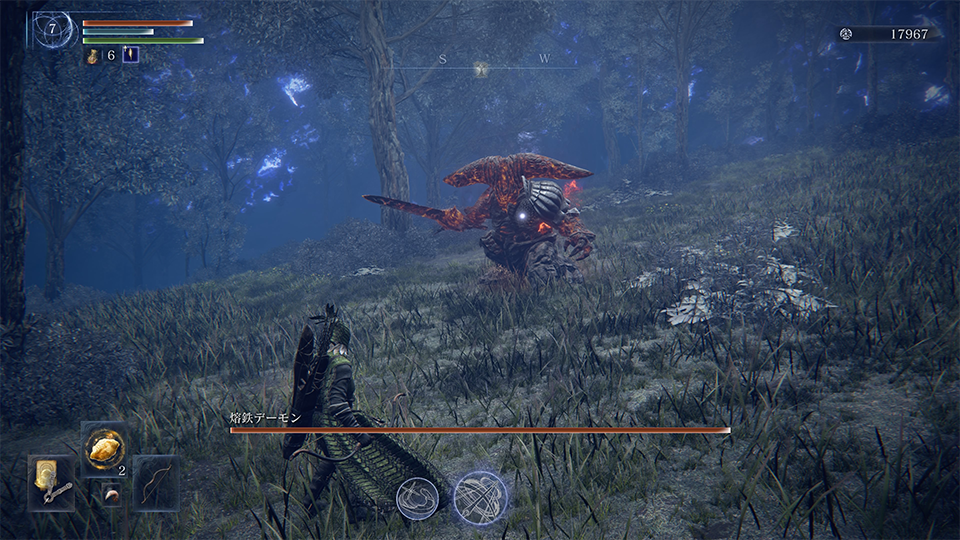Activate the glowing blue skill orb
The width and height of the screenshot is (960, 540).
pyautogui.click(x=480, y=498)
